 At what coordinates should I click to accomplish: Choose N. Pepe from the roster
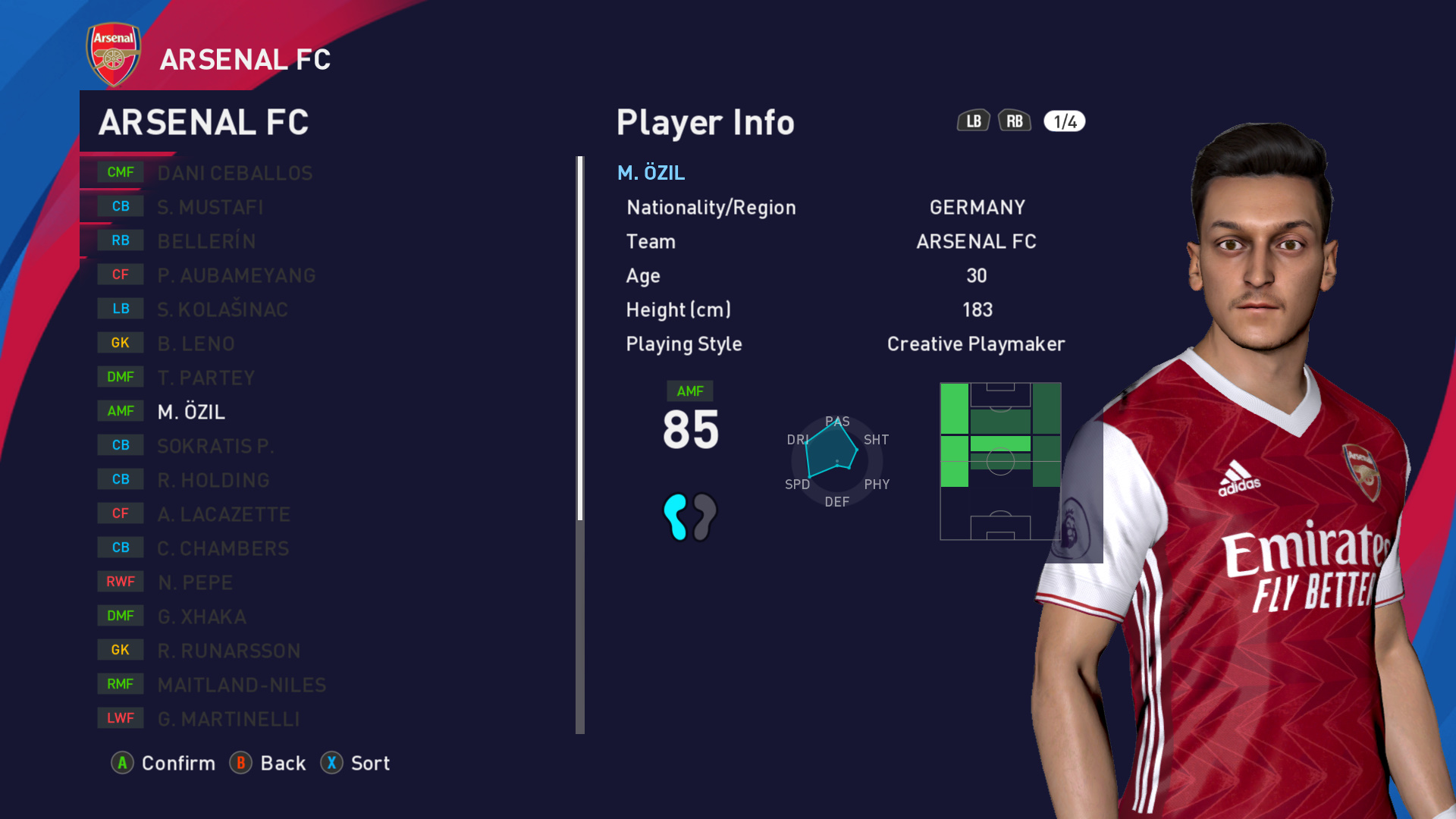(195, 582)
